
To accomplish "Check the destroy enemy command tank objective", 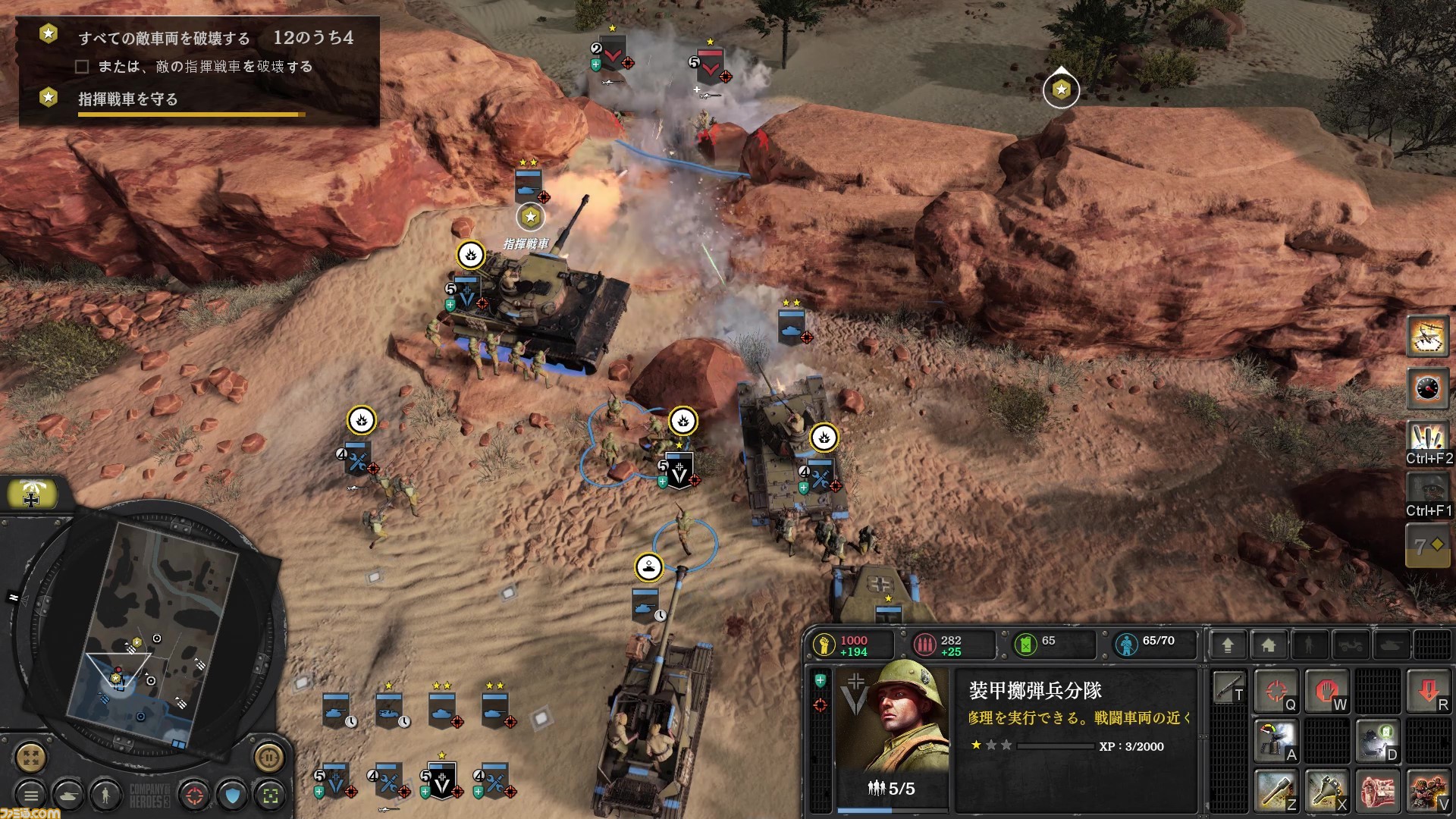I will pos(82,67).
